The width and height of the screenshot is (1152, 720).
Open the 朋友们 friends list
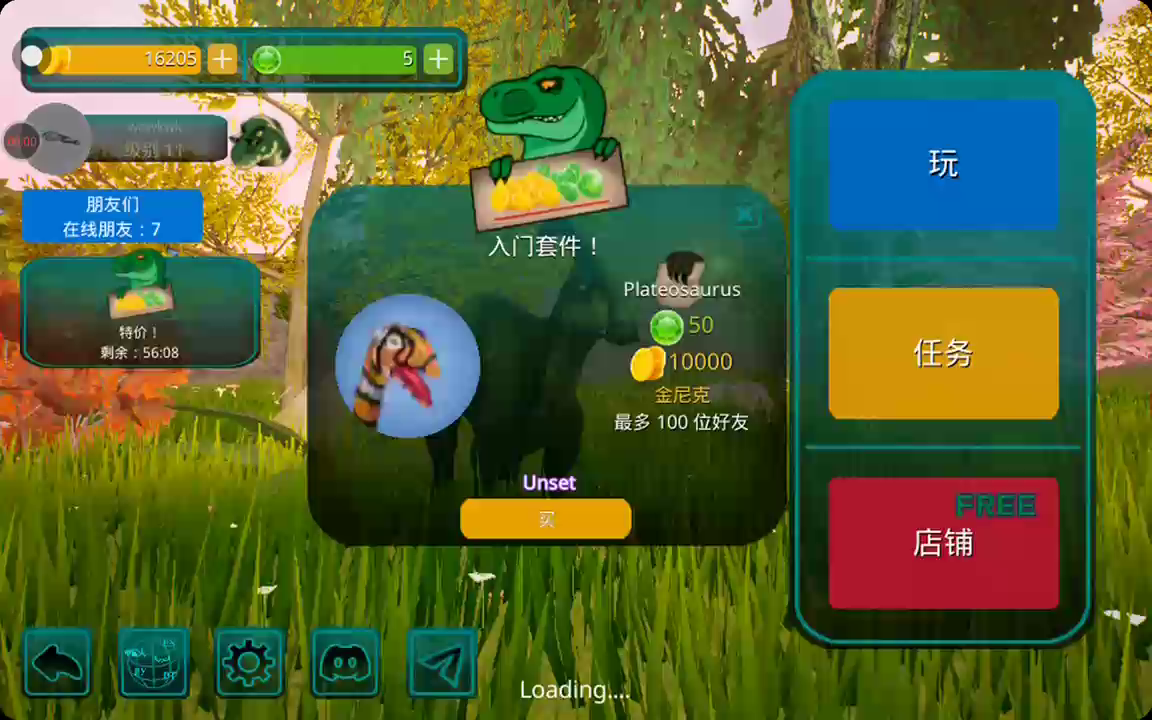(x=112, y=216)
